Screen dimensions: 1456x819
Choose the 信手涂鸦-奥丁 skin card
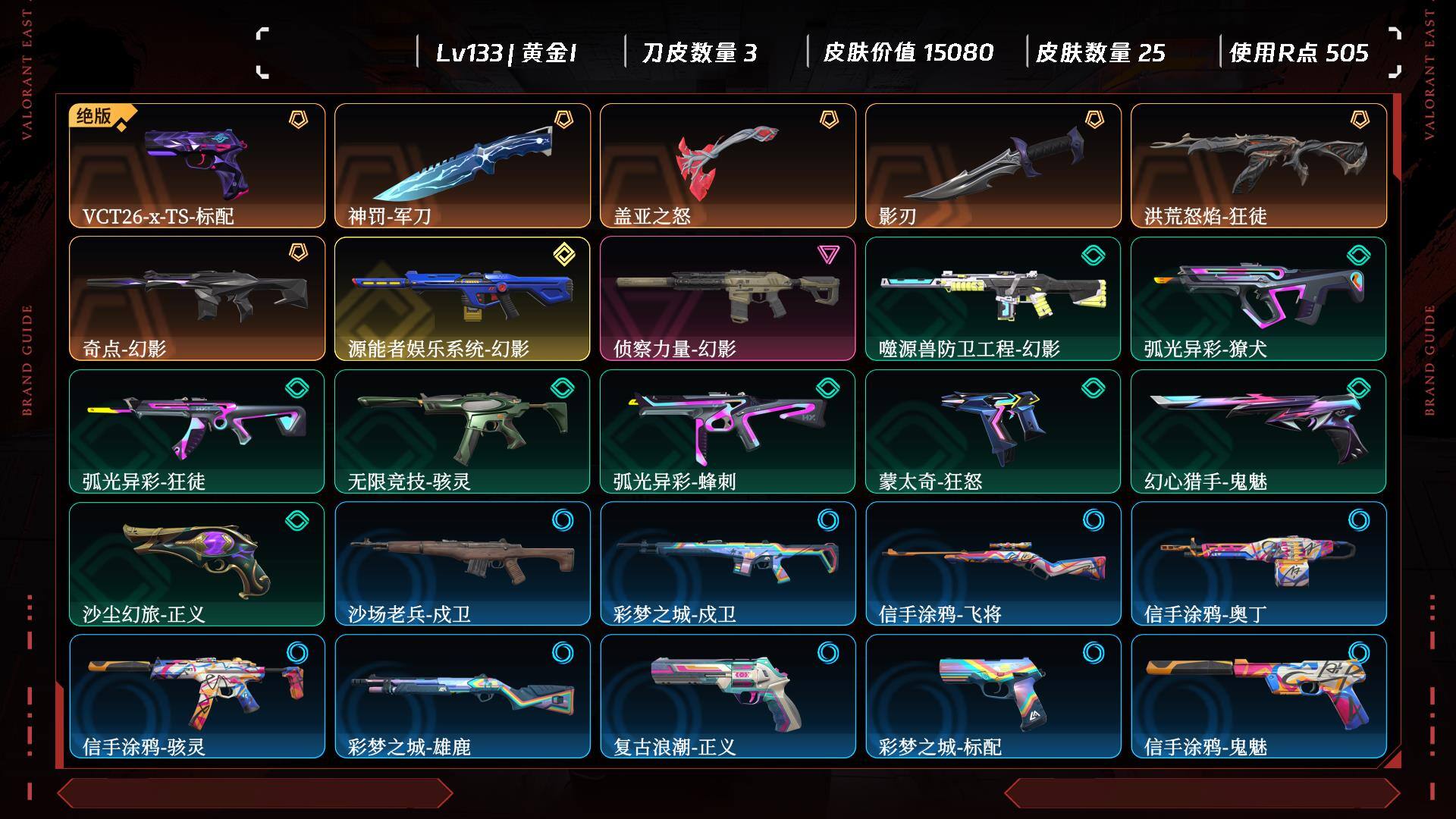click(x=1259, y=563)
